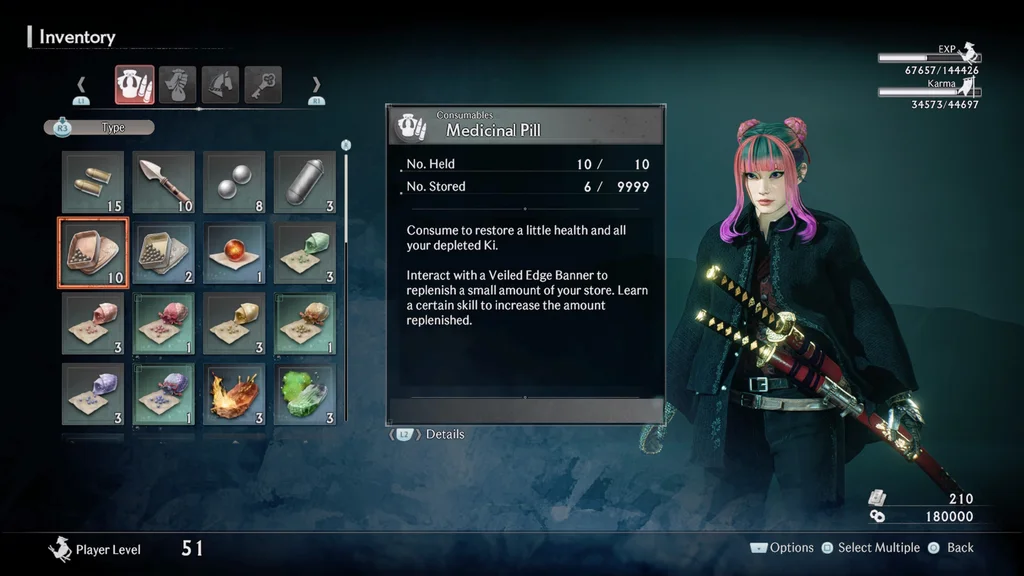Select the bullets slot with 15
The height and width of the screenshot is (576, 1024).
[93, 182]
